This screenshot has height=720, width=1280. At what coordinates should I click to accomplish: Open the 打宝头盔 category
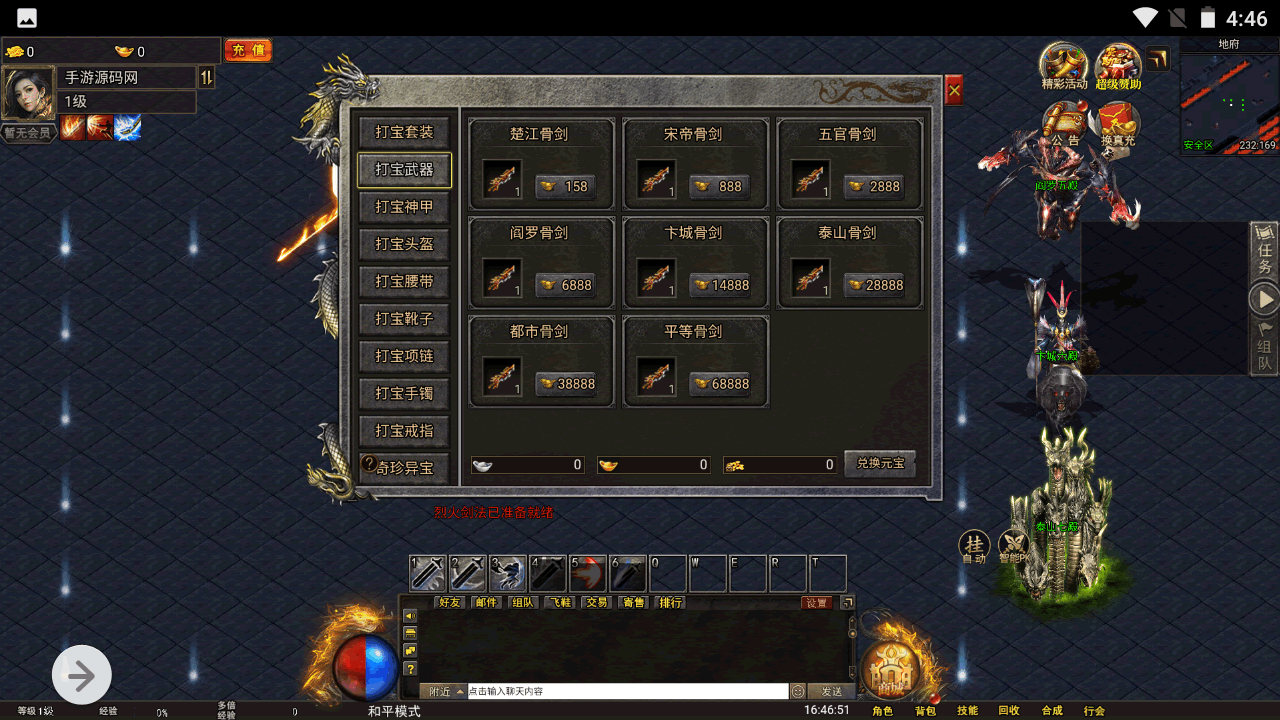[404, 244]
